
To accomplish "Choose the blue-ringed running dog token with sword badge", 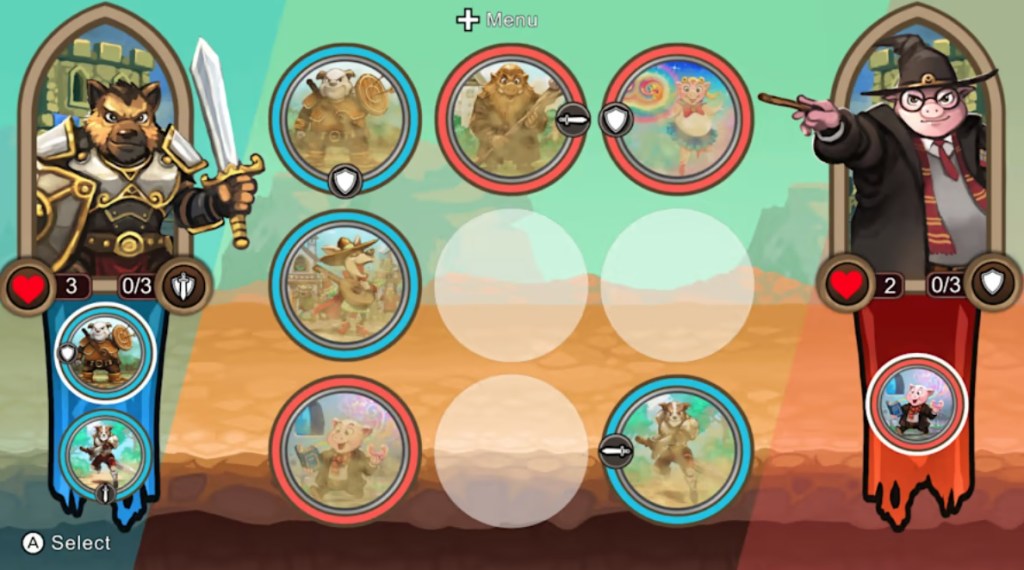I will click(677, 450).
